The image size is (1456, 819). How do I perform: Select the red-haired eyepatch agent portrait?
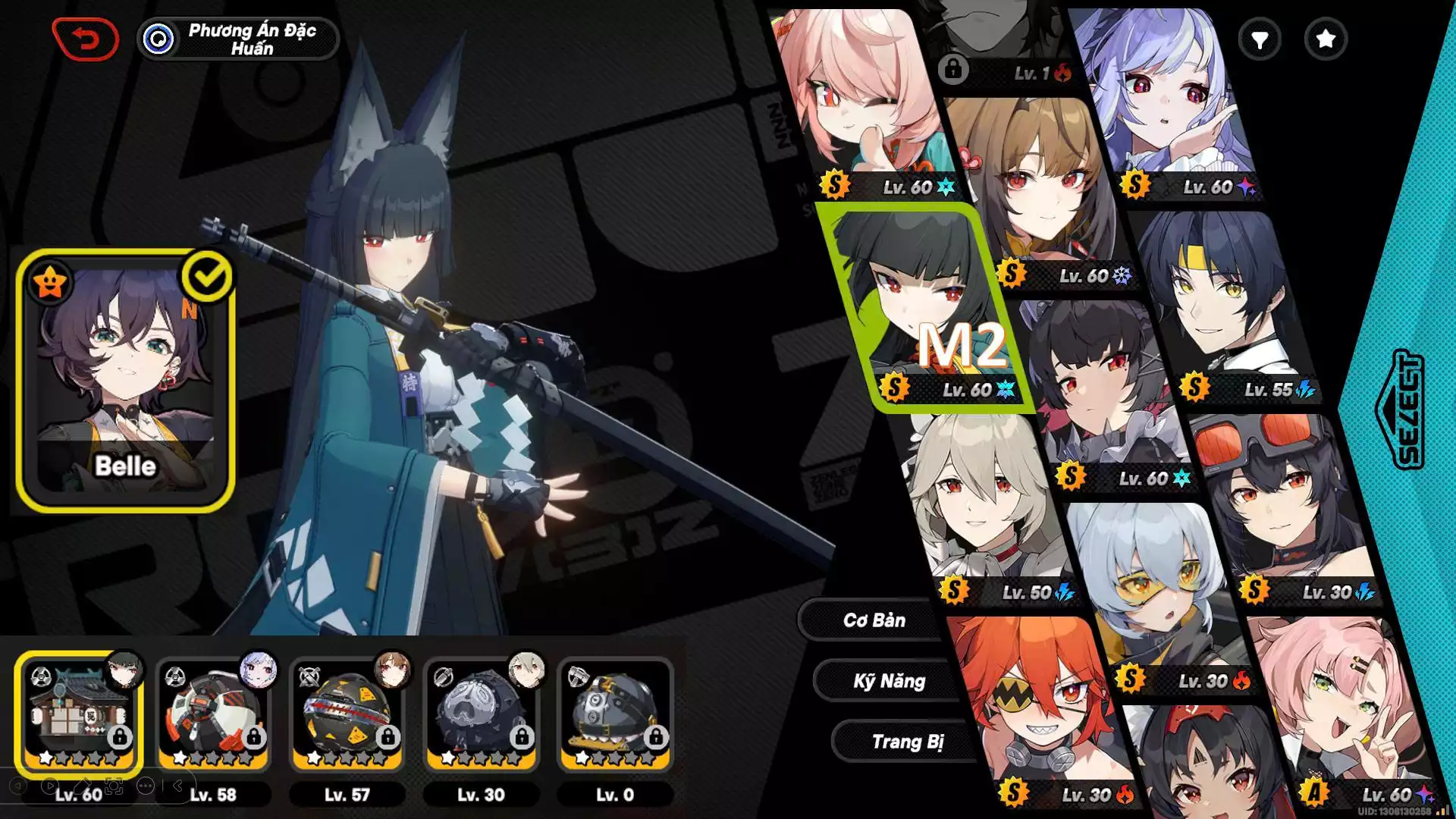[x=1039, y=705]
